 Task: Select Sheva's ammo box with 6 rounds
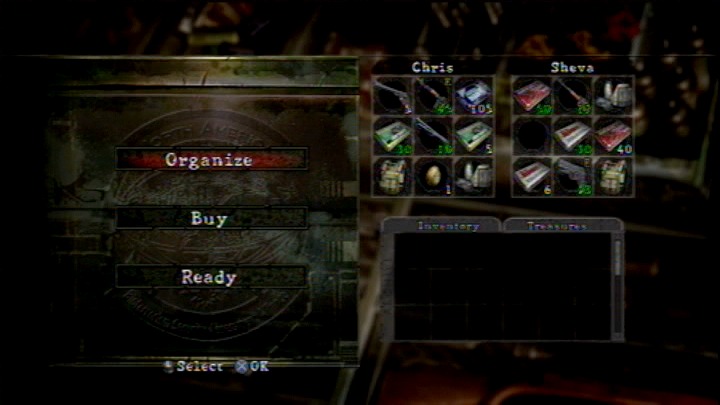click(532, 175)
